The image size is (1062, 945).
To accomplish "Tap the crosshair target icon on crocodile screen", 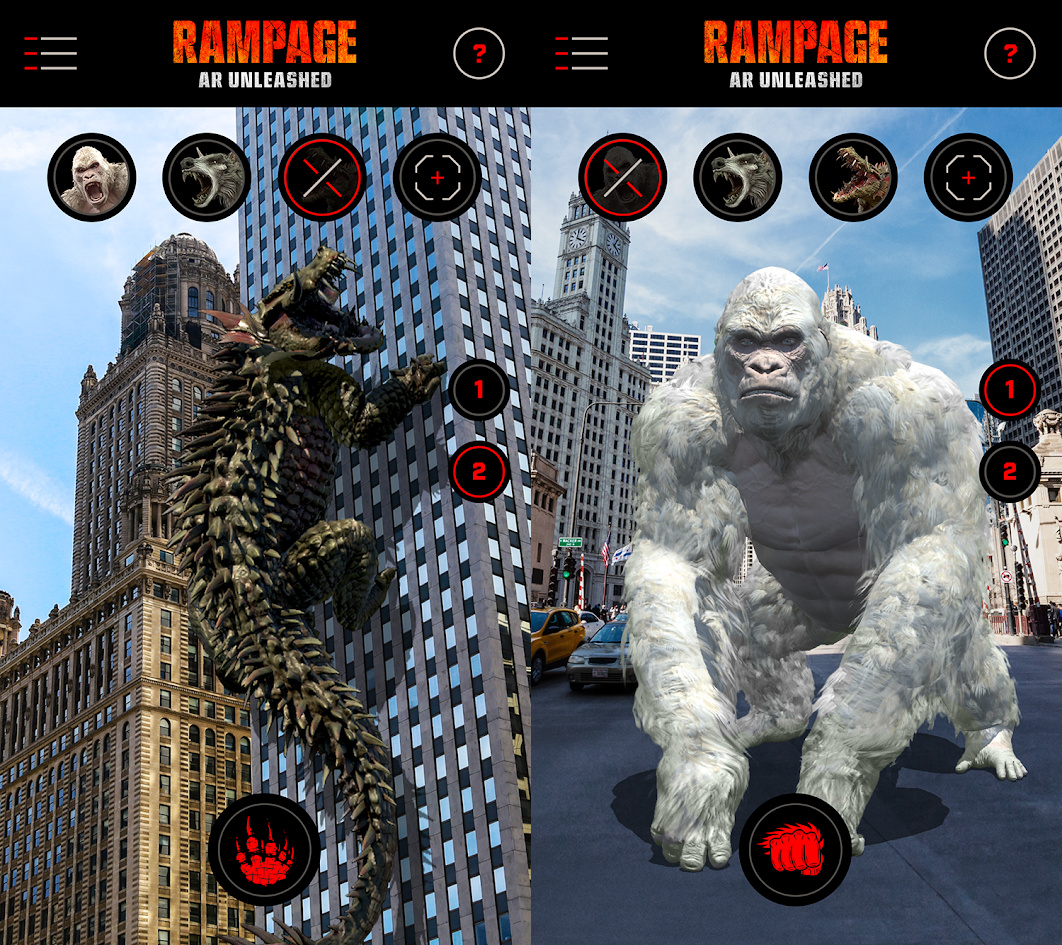I will [438, 178].
